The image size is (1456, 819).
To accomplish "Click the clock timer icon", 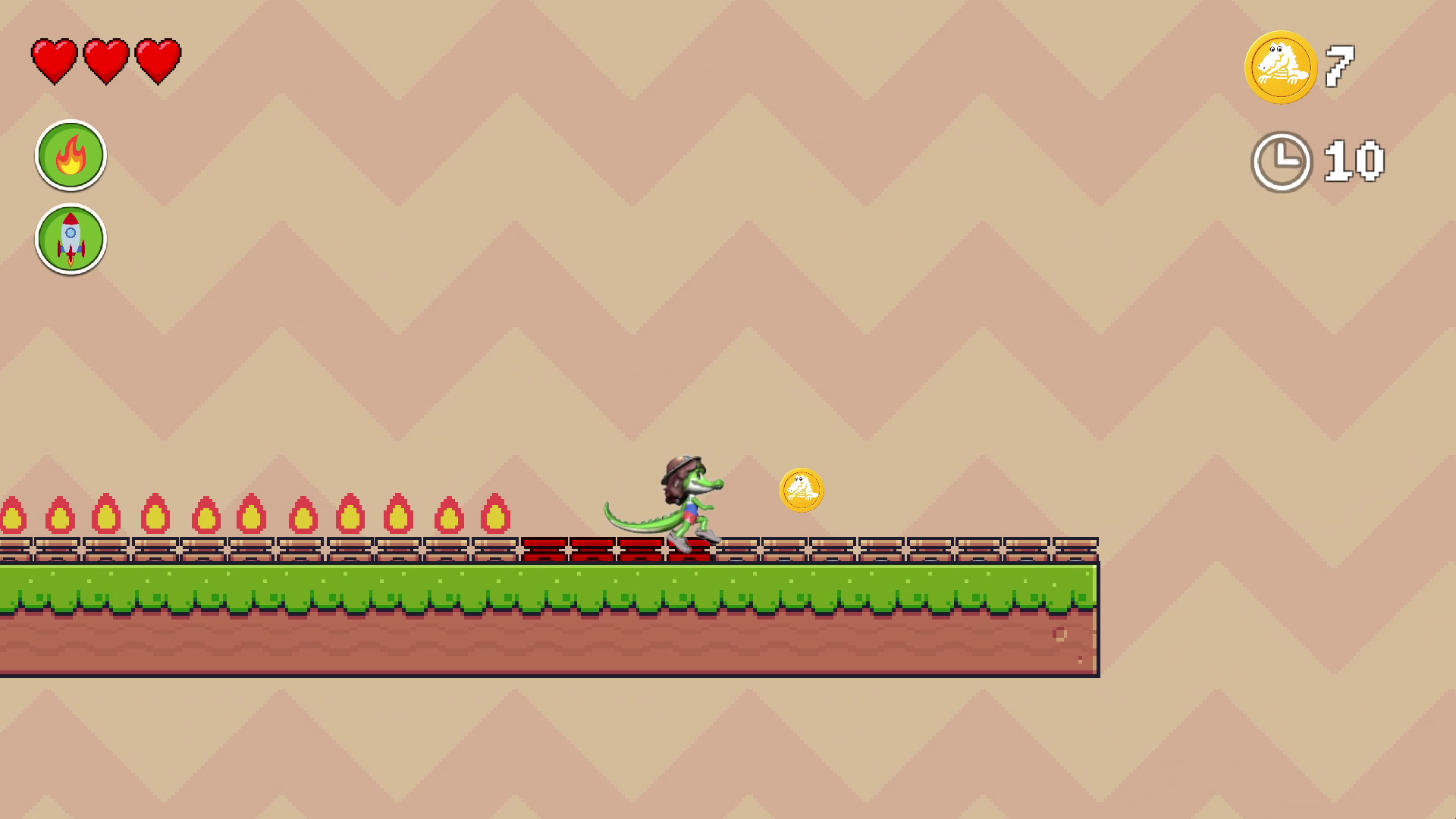I will coord(1283,162).
